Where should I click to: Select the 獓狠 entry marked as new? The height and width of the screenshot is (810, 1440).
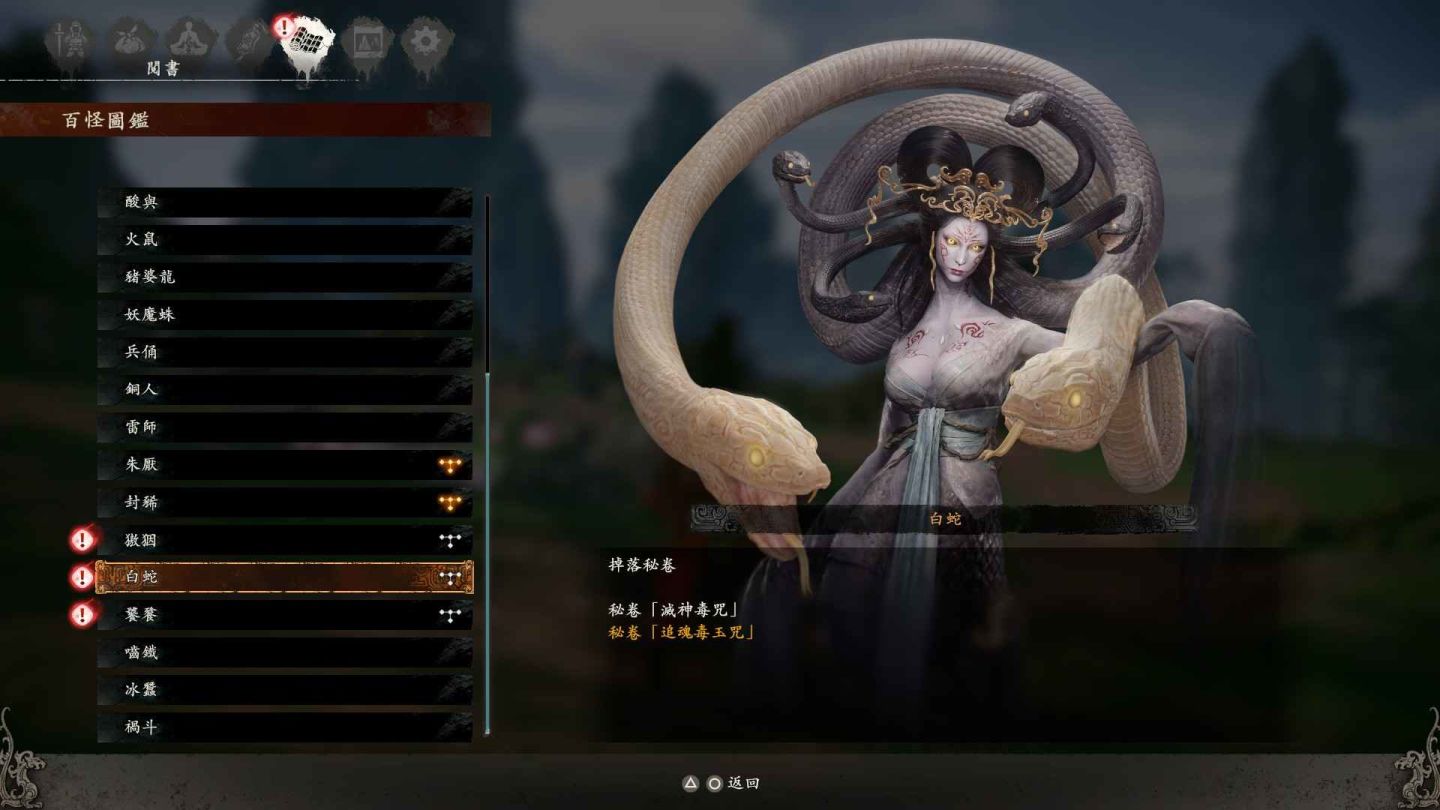[285, 540]
